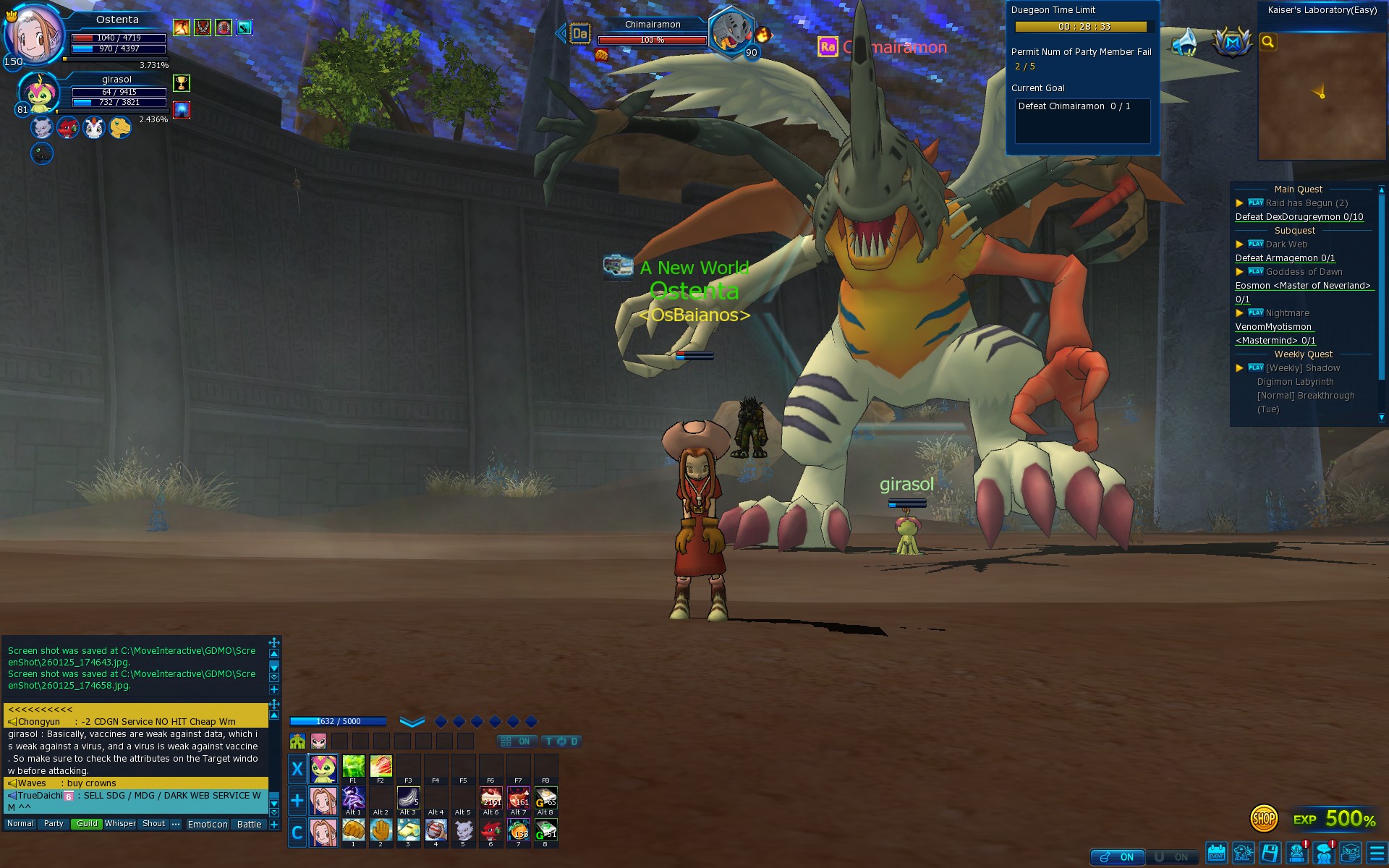Activate the F2 red slash skill

(x=381, y=766)
